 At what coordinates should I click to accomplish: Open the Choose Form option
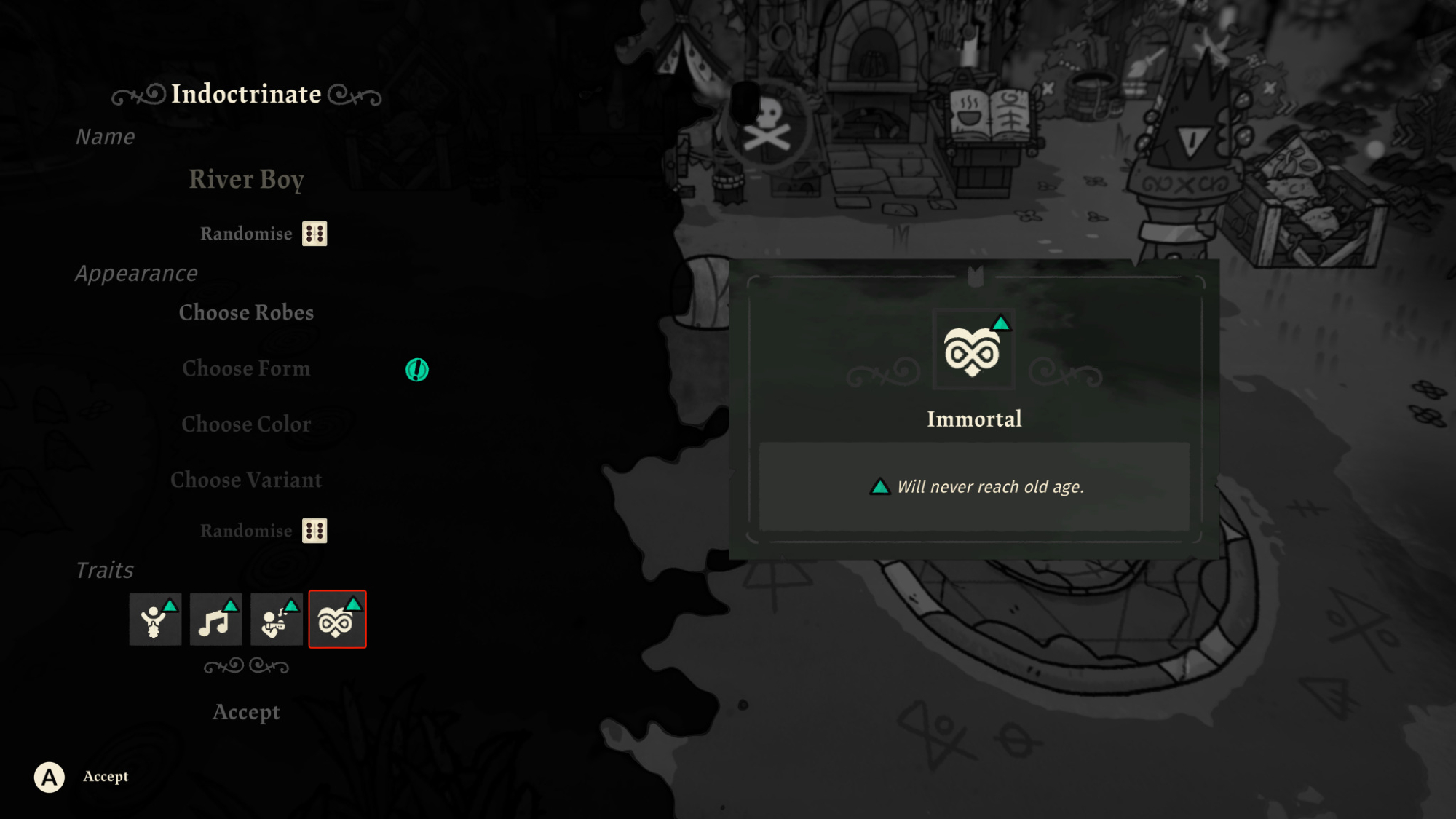point(246,369)
